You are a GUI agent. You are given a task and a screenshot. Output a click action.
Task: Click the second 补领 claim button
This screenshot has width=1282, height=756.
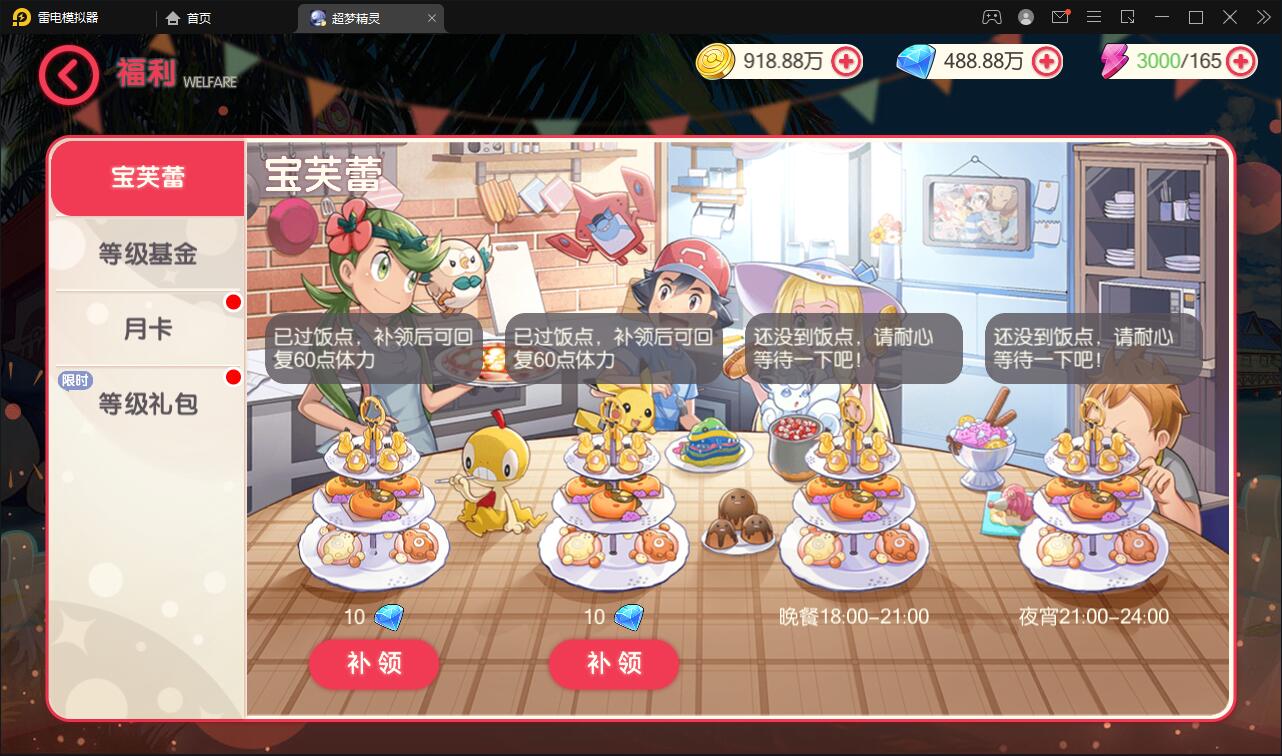[x=613, y=663]
